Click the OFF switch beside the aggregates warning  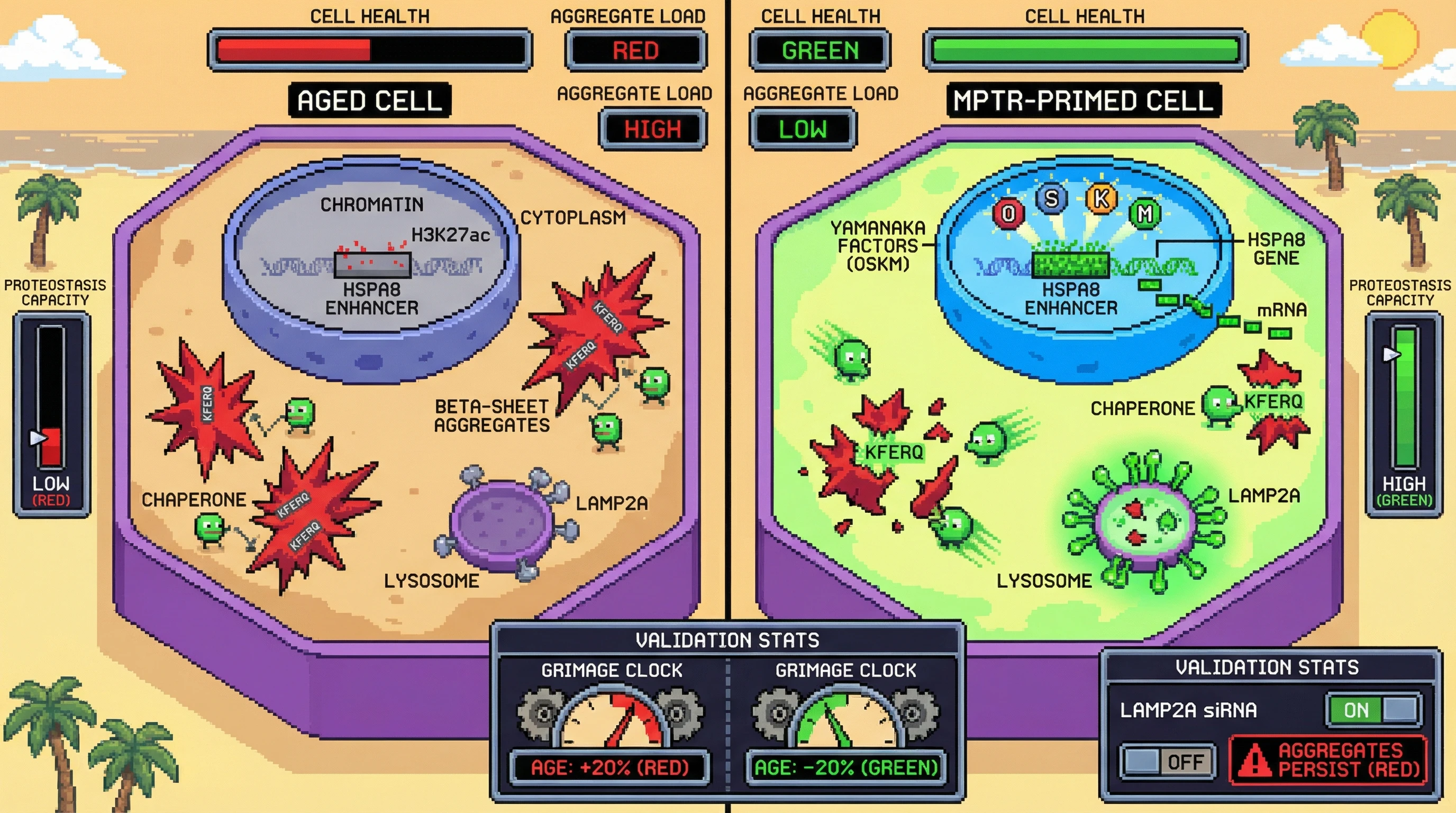coord(1168,762)
